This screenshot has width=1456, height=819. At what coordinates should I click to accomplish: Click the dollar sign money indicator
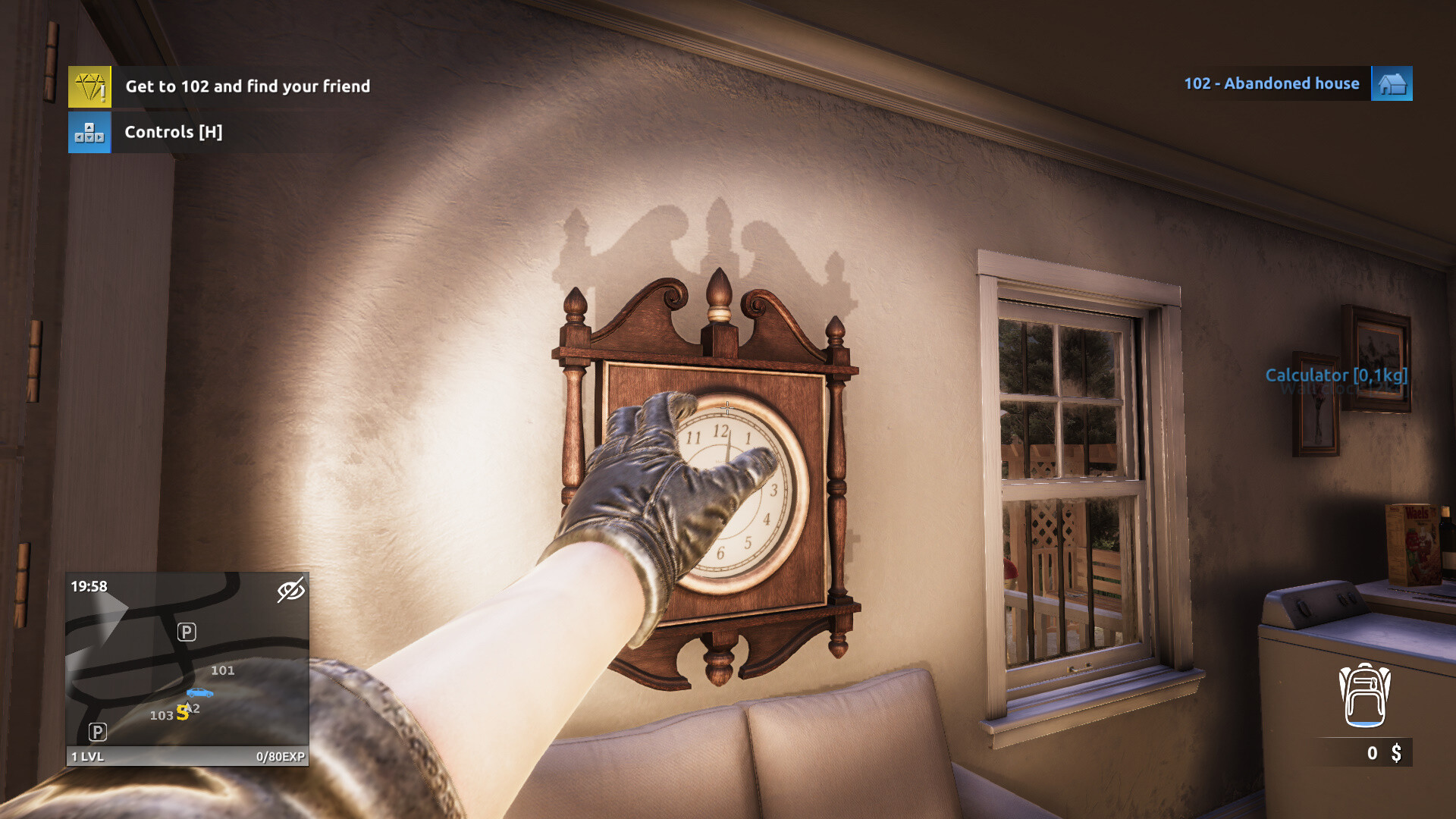point(1398,754)
